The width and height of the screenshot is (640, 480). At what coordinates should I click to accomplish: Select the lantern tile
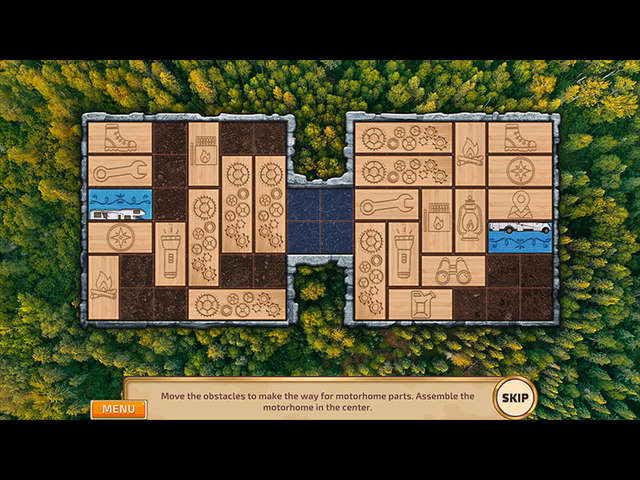click(x=470, y=221)
